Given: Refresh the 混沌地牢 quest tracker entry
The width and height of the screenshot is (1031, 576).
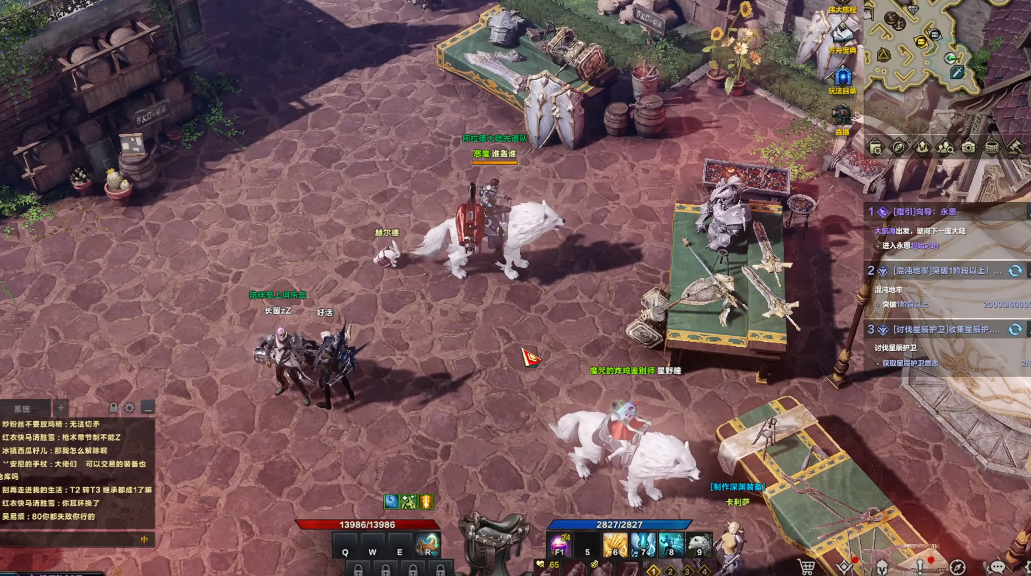Looking at the screenshot, I should coord(1015,271).
